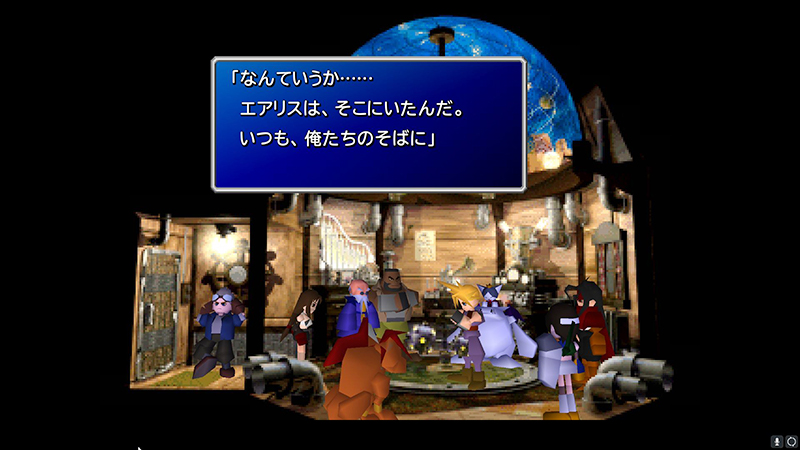800x450 pixels.
Task: Click the microphone icon in the overlay
Action: [776, 441]
